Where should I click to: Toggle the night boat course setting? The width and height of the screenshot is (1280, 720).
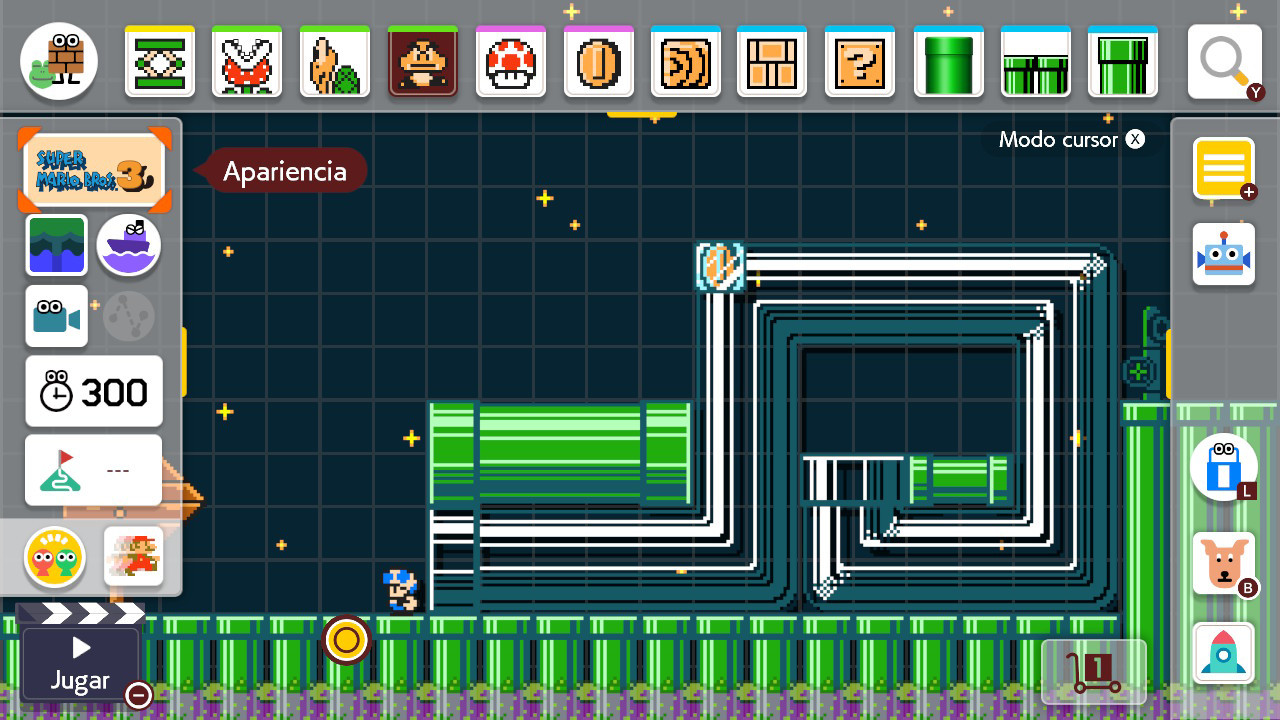coord(128,245)
